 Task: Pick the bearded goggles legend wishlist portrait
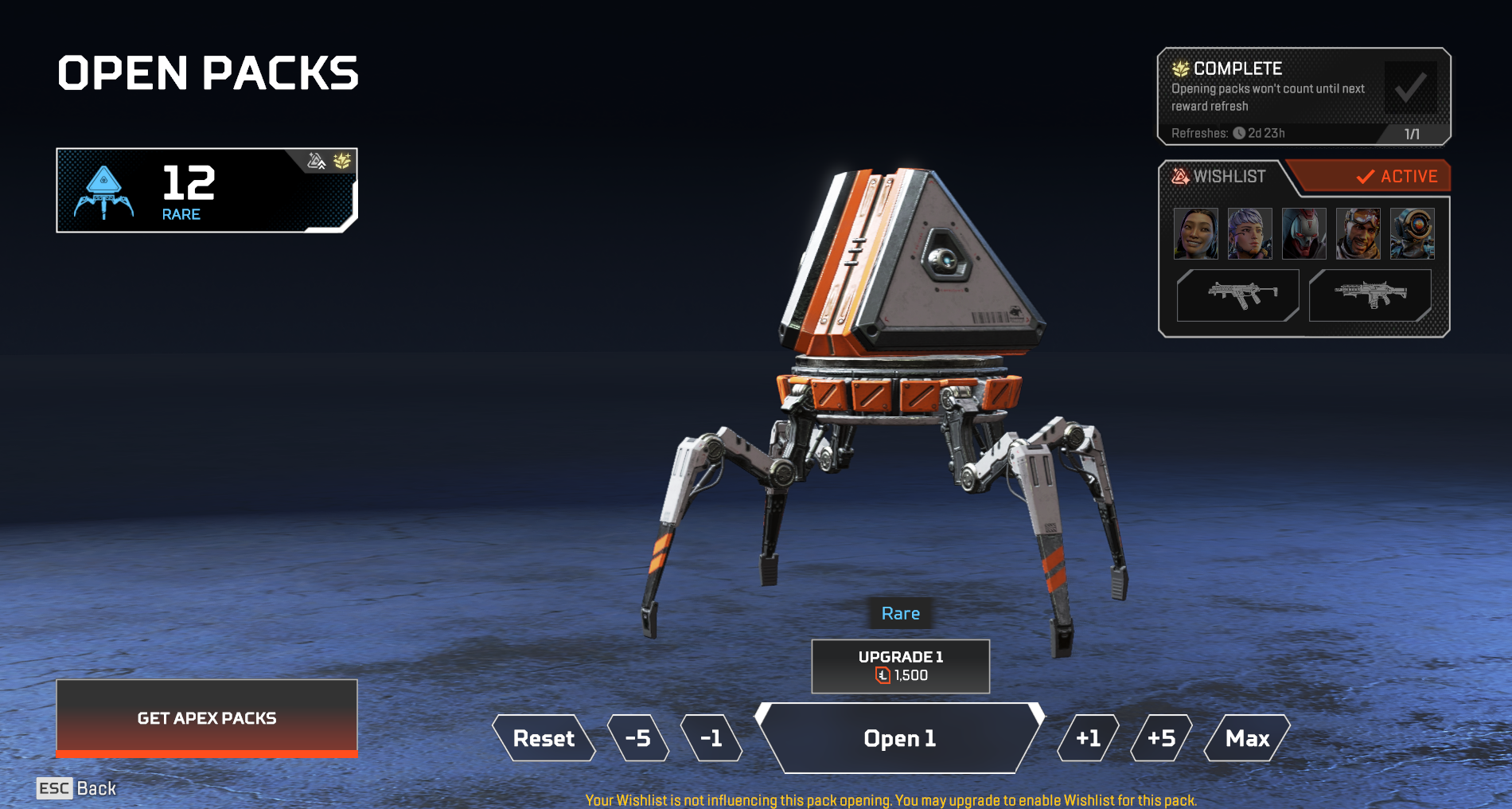point(1358,233)
